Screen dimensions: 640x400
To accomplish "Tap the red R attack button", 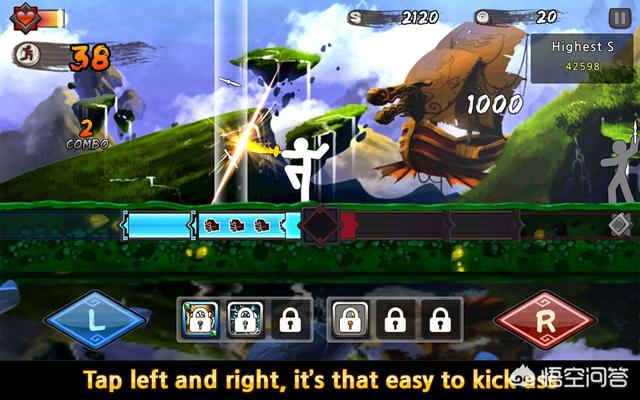I will click(547, 321).
